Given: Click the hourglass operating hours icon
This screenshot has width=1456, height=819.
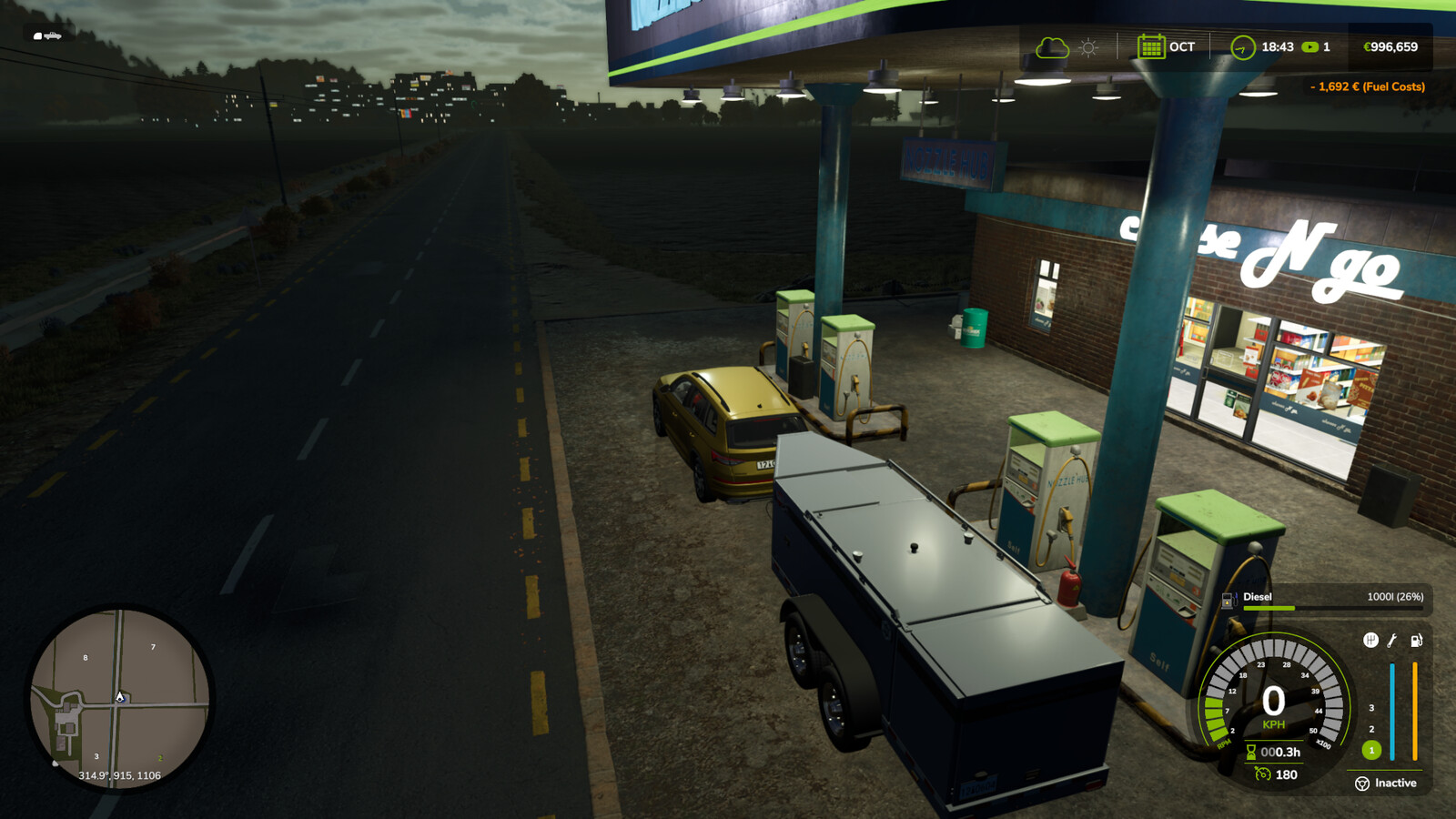Looking at the screenshot, I should click(1253, 752).
